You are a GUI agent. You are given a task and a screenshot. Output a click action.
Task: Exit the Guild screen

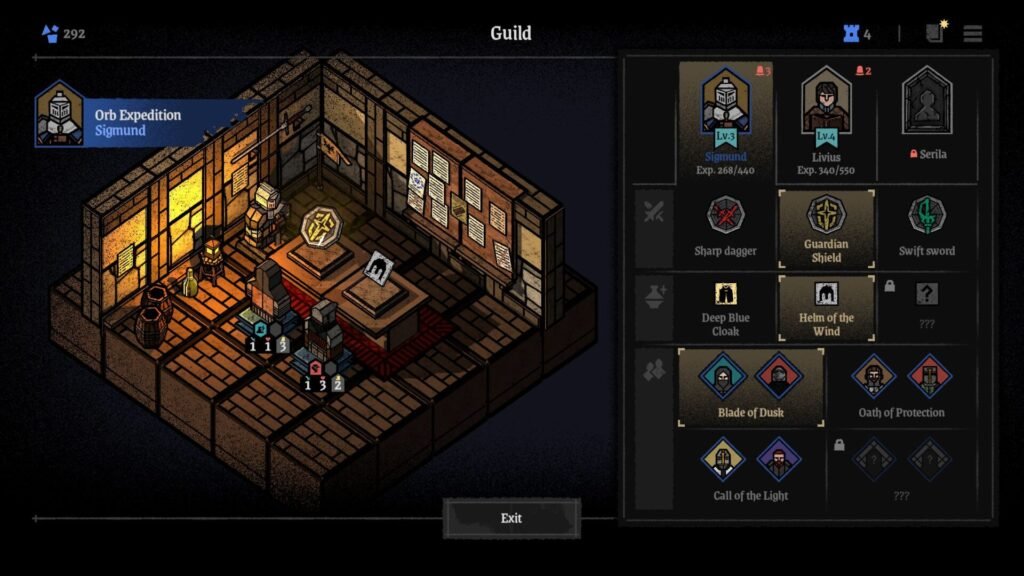511,518
